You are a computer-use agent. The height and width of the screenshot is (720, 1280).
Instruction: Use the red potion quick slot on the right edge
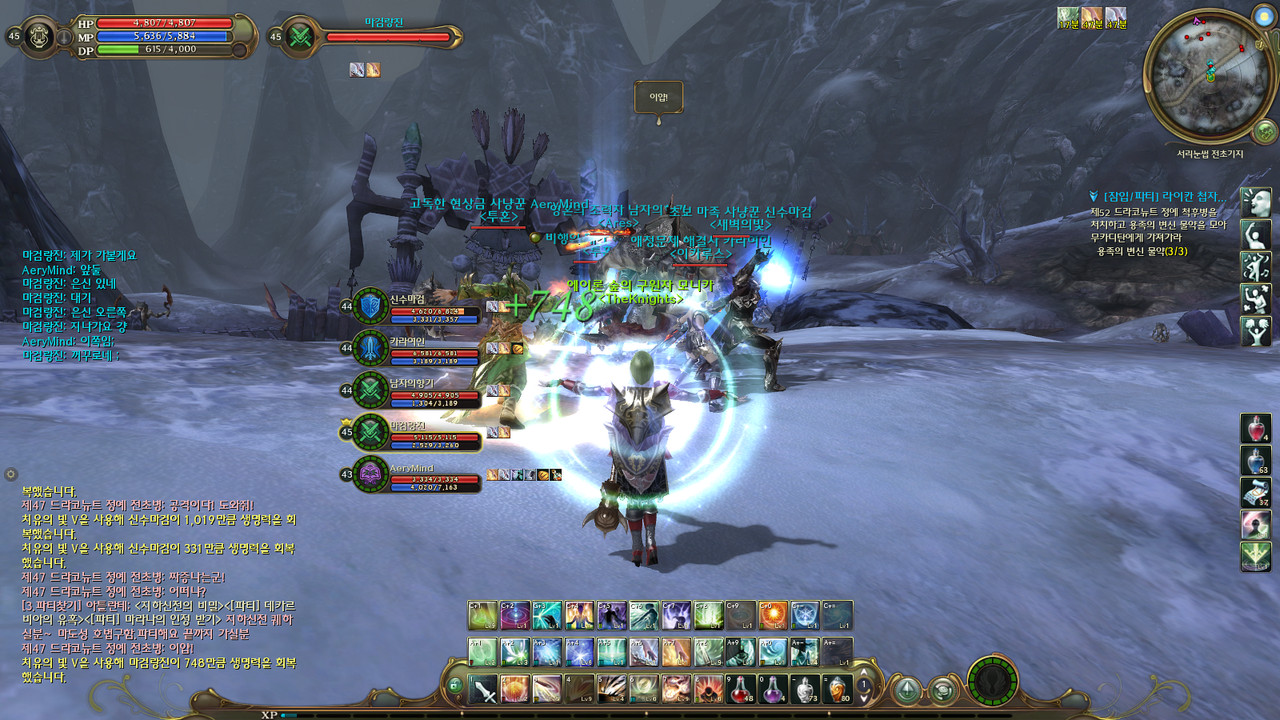pos(1256,429)
